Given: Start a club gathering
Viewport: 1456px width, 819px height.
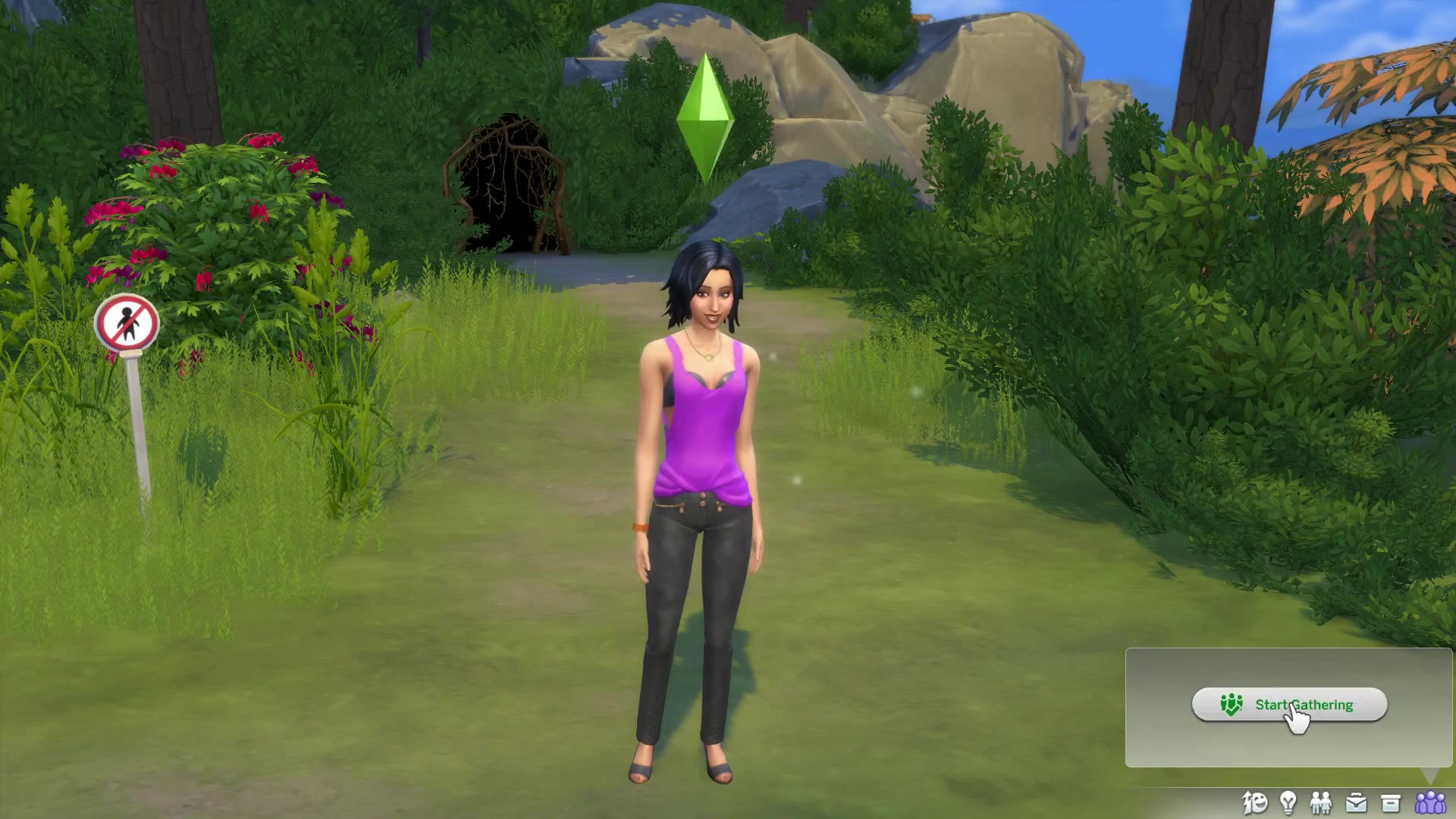Looking at the screenshot, I should 1289,704.
